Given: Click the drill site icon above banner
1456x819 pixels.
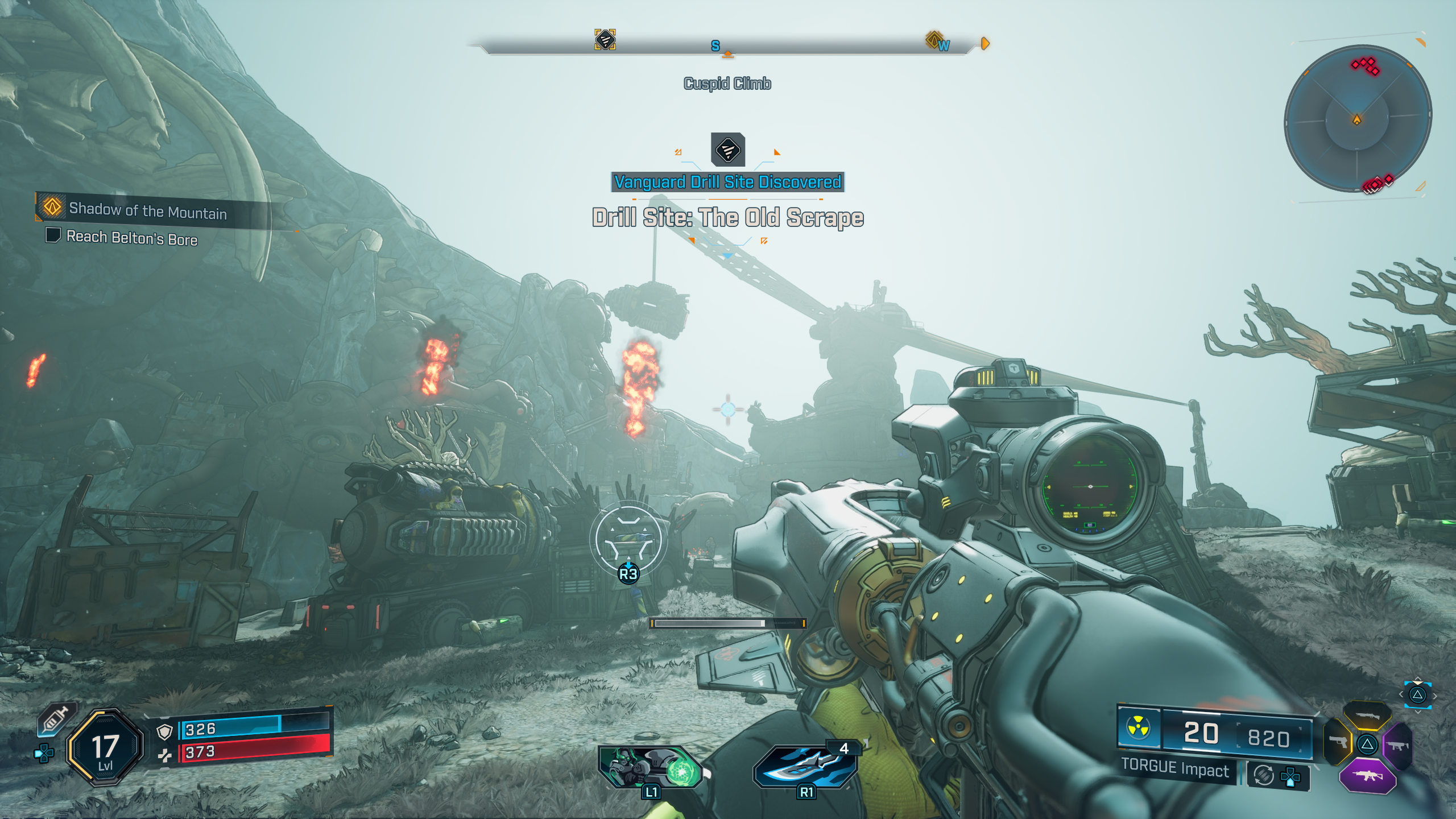Looking at the screenshot, I should [x=727, y=150].
